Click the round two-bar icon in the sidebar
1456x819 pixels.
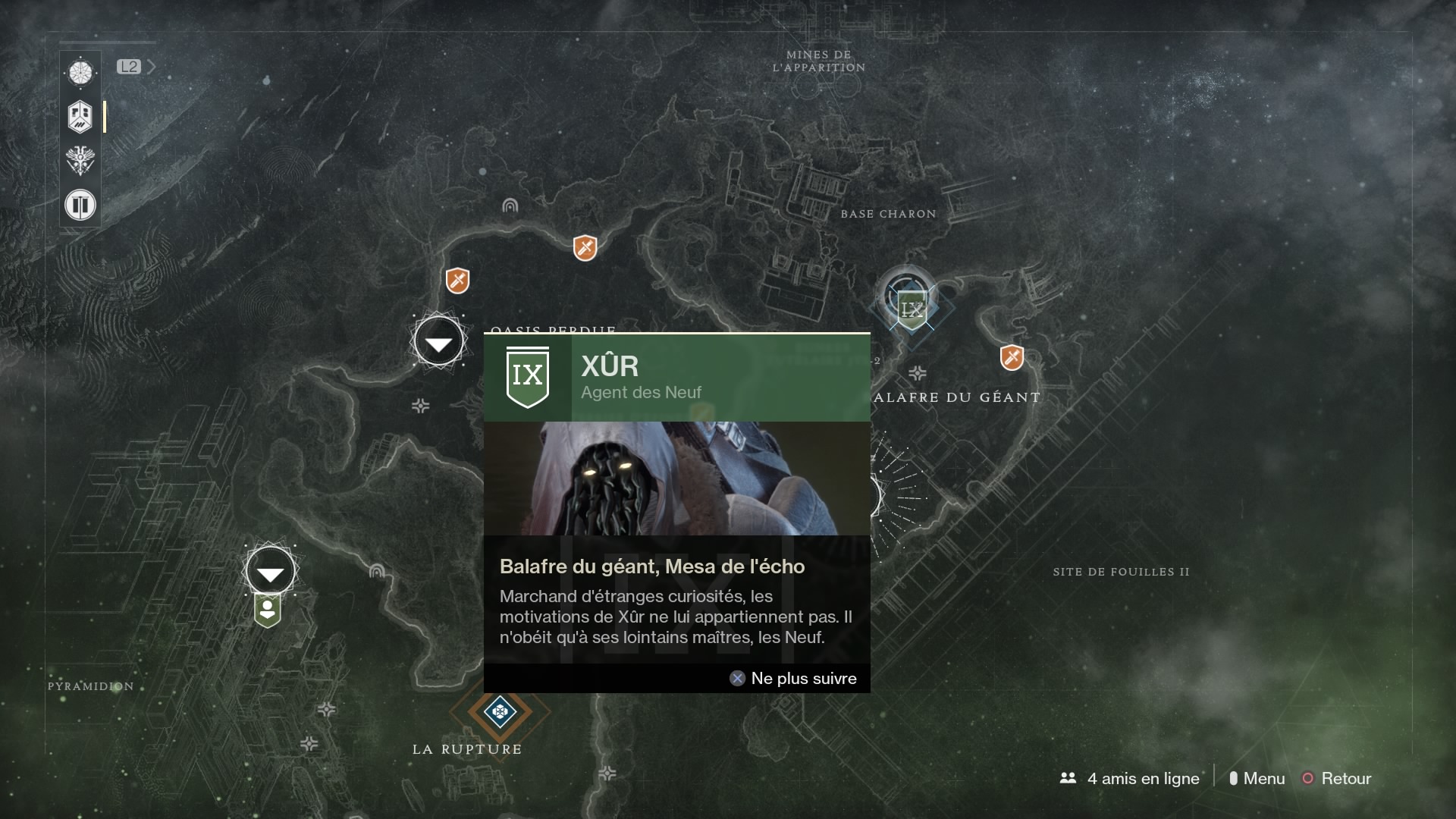[80, 205]
